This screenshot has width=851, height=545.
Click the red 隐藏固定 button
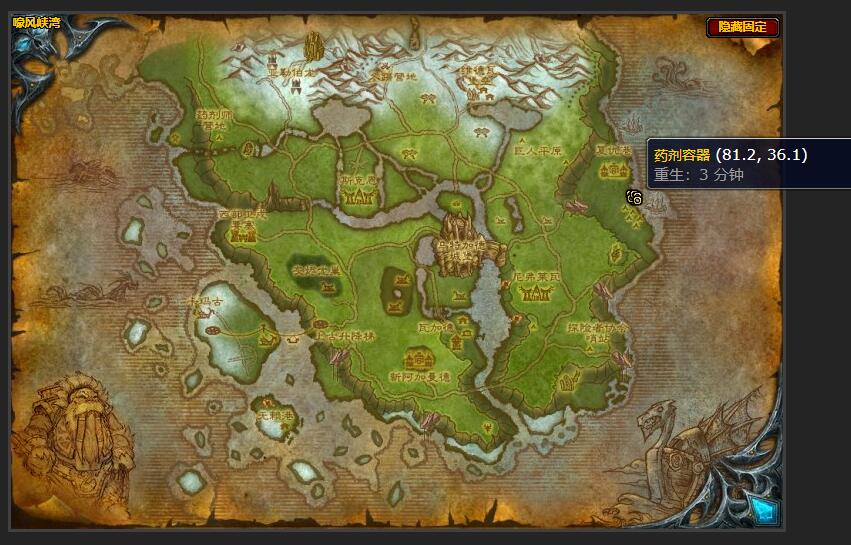click(742, 27)
